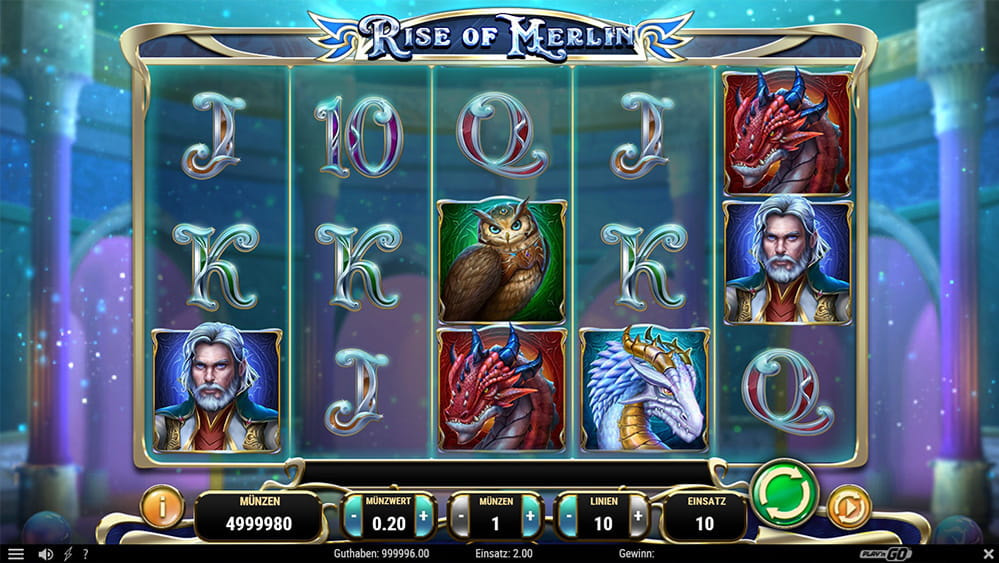Open the hamburger menu
Viewport: 999px width, 563px height.
coord(15,554)
